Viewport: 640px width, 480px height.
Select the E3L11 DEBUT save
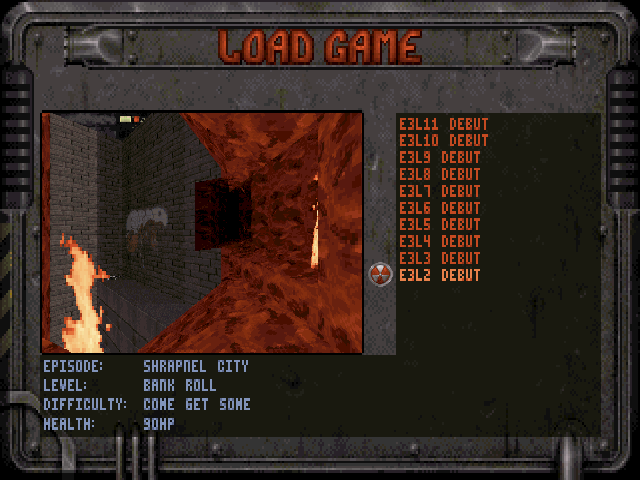coord(443,124)
